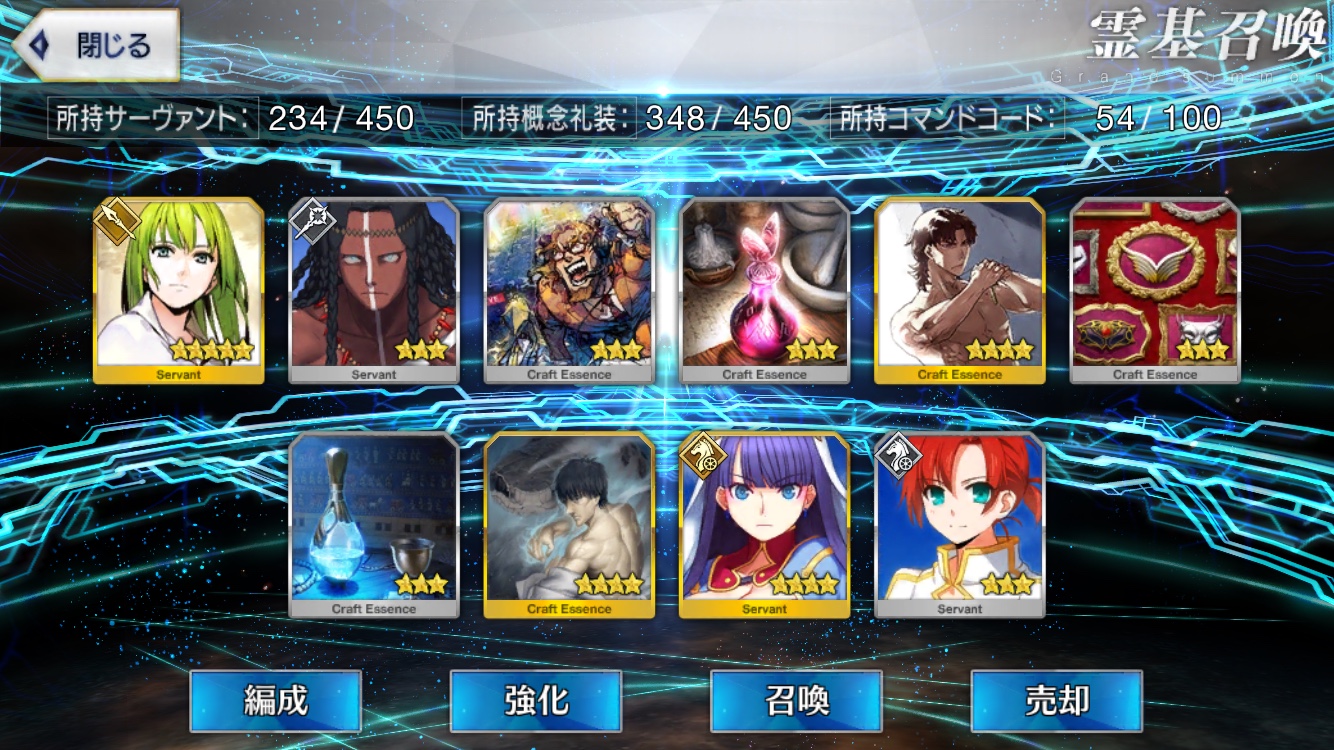The image size is (1334, 750).
Task: Tap the 召喚 summon button
Action: pyautogui.click(x=796, y=700)
